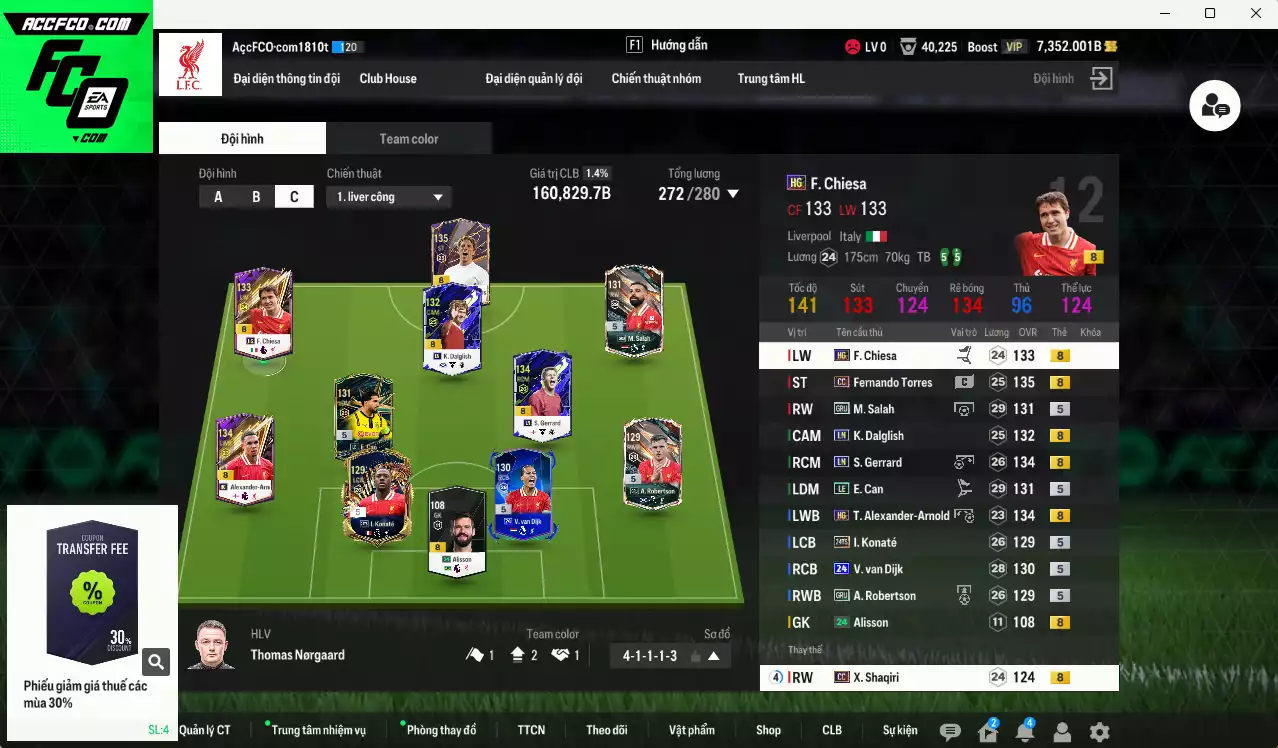Open Chiến thuật nhóm menu
1278x748 pixels.
(x=656, y=78)
